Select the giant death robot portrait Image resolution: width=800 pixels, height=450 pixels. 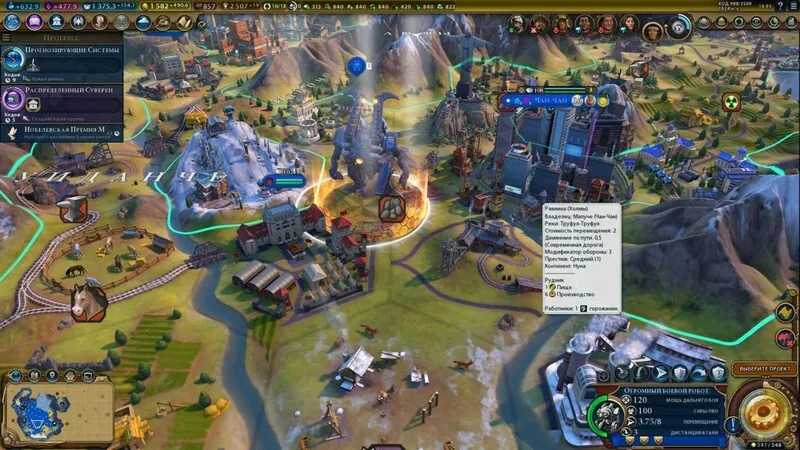607,416
